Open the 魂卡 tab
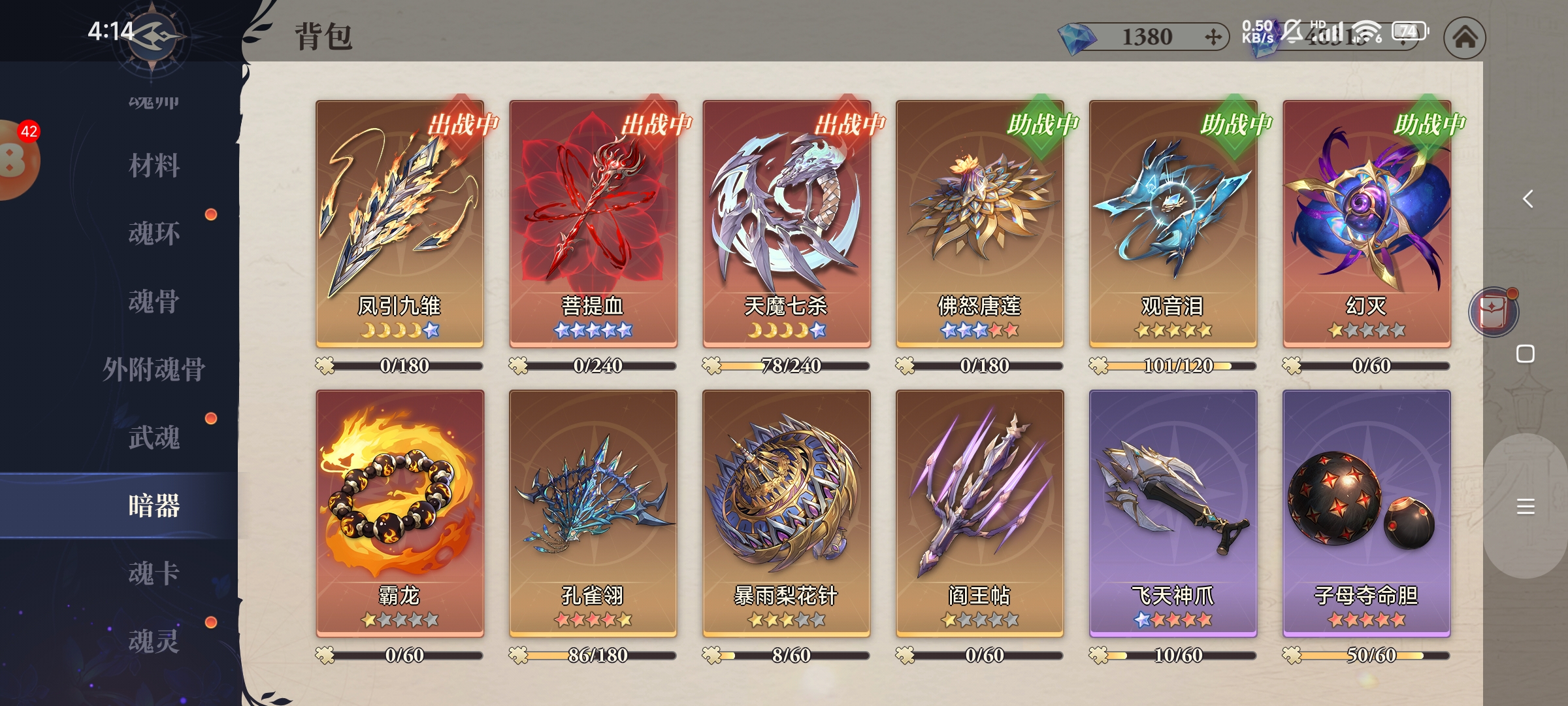1568x706 pixels. (154, 573)
